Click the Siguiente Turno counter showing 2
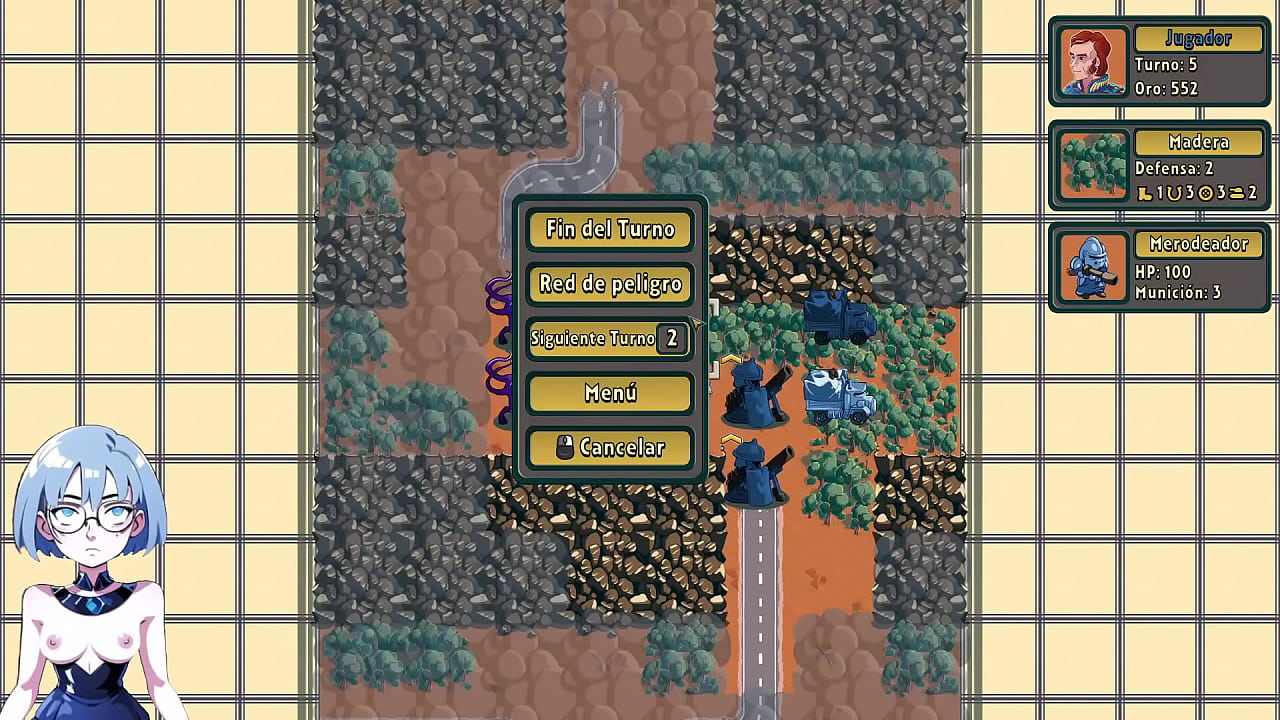 pos(674,339)
